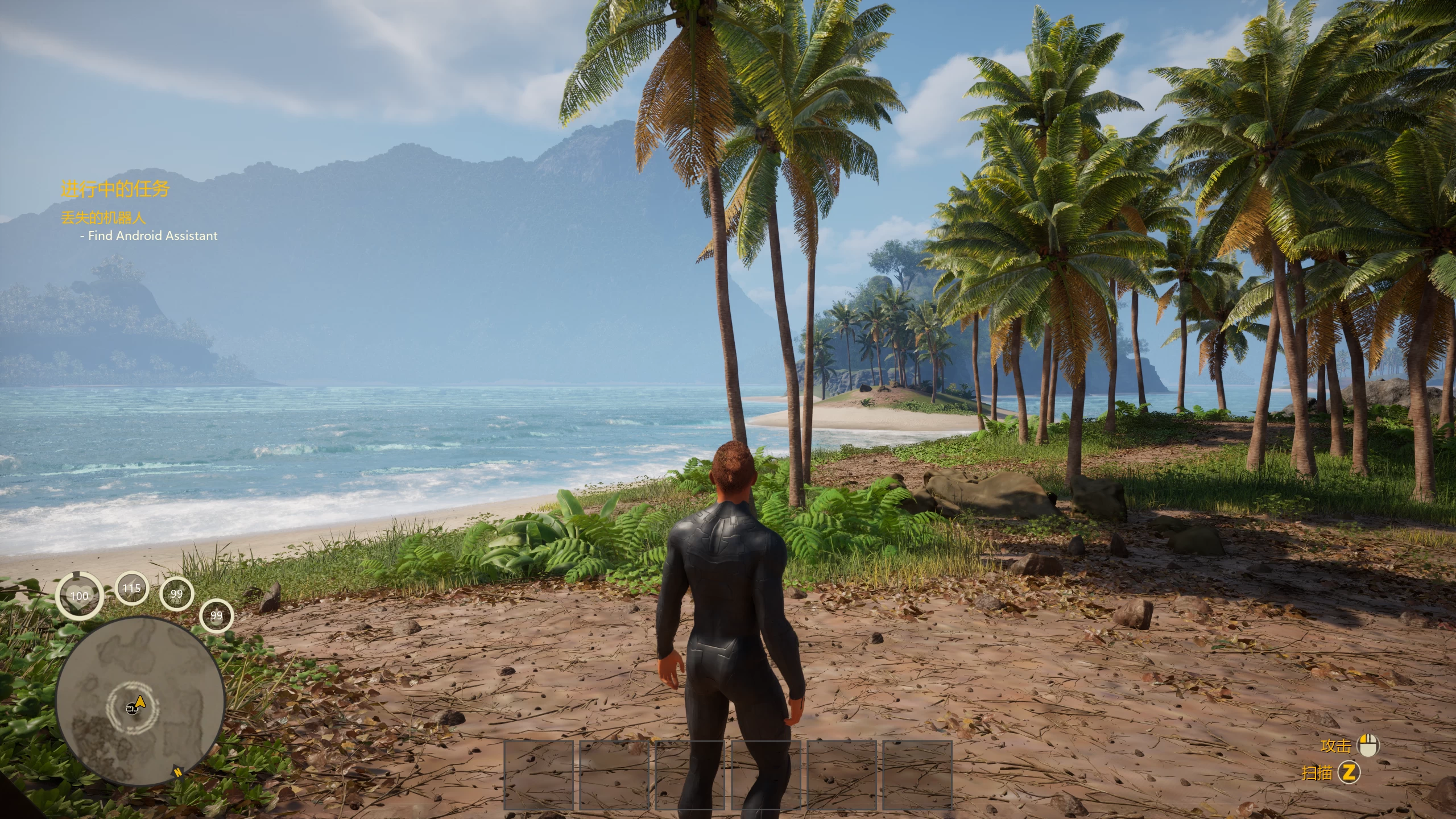Select the second hotbar slot
Screen dimensions: 1456x819
pyautogui.click(x=614, y=775)
